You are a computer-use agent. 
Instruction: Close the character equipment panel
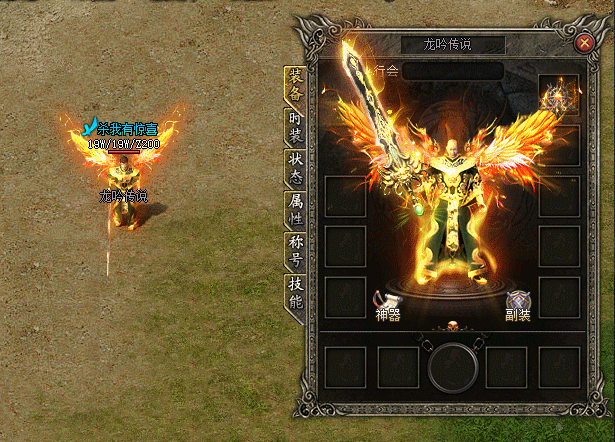(585, 42)
